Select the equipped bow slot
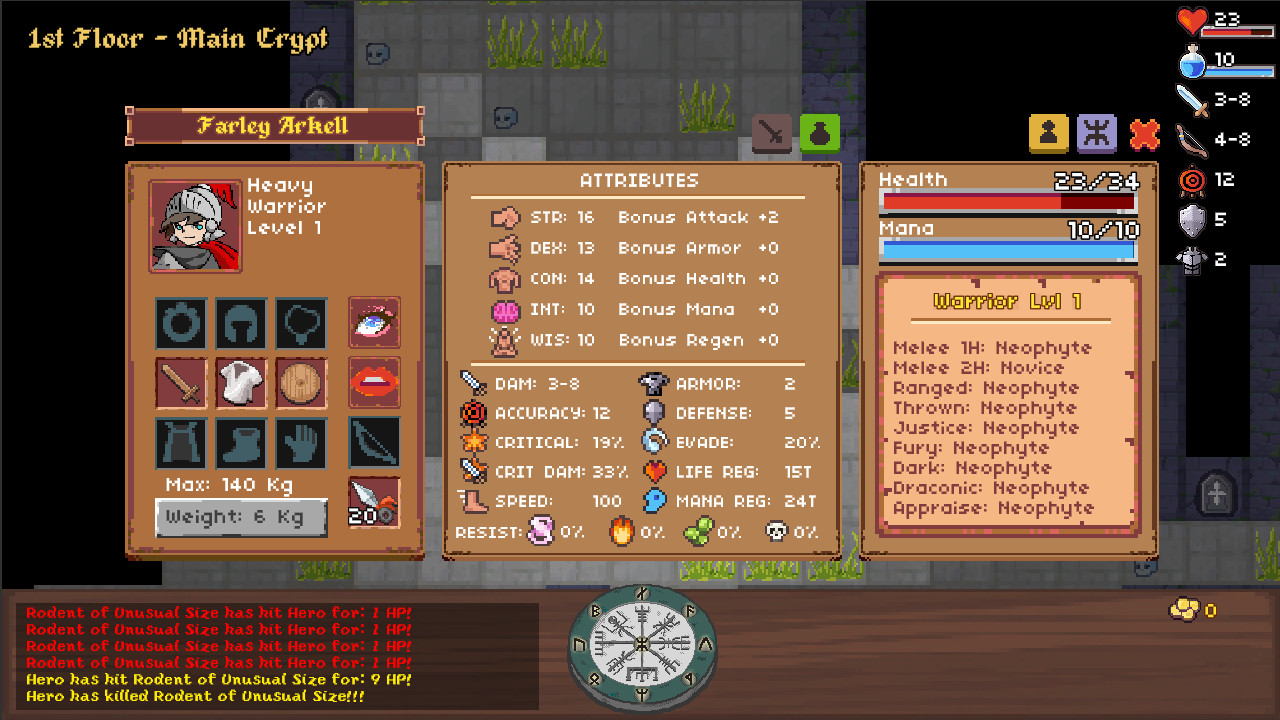Viewport: 1280px width, 720px height. tap(374, 443)
